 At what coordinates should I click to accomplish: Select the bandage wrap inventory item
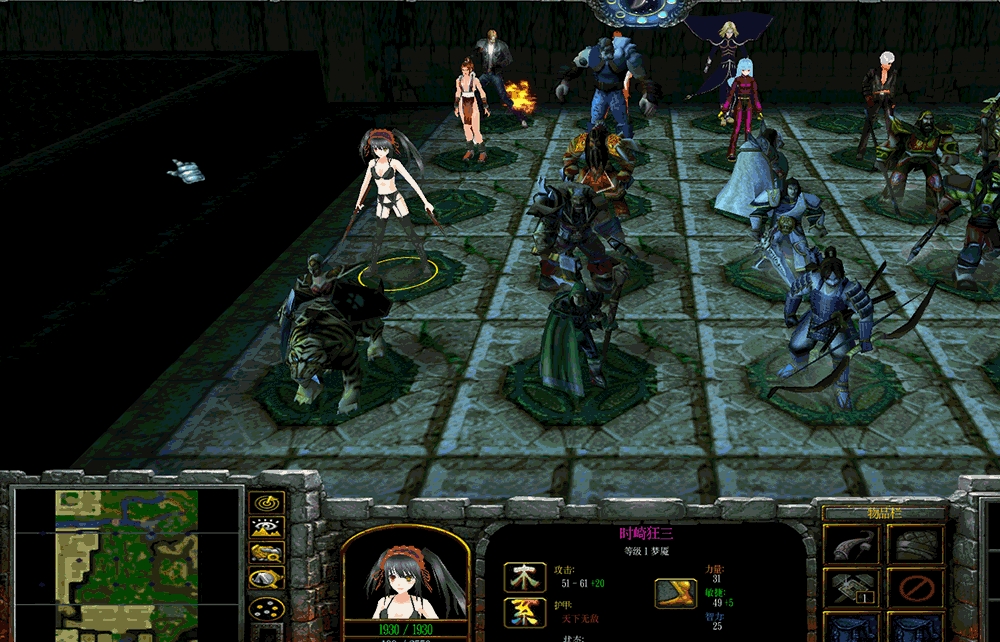click(x=916, y=546)
